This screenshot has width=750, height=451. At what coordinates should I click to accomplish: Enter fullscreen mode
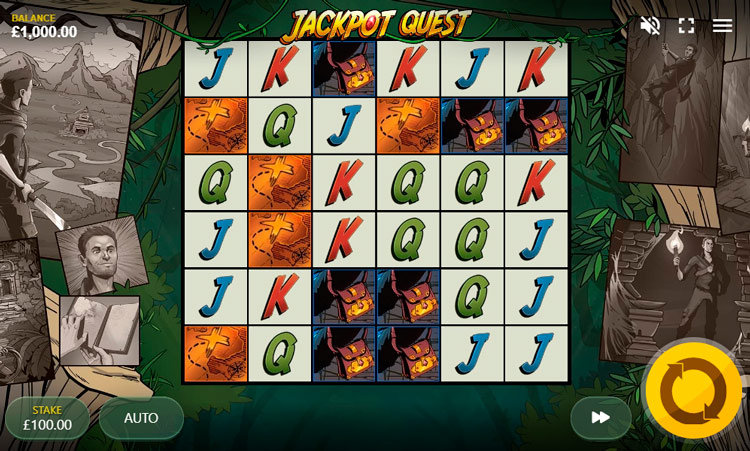[x=686, y=26]
